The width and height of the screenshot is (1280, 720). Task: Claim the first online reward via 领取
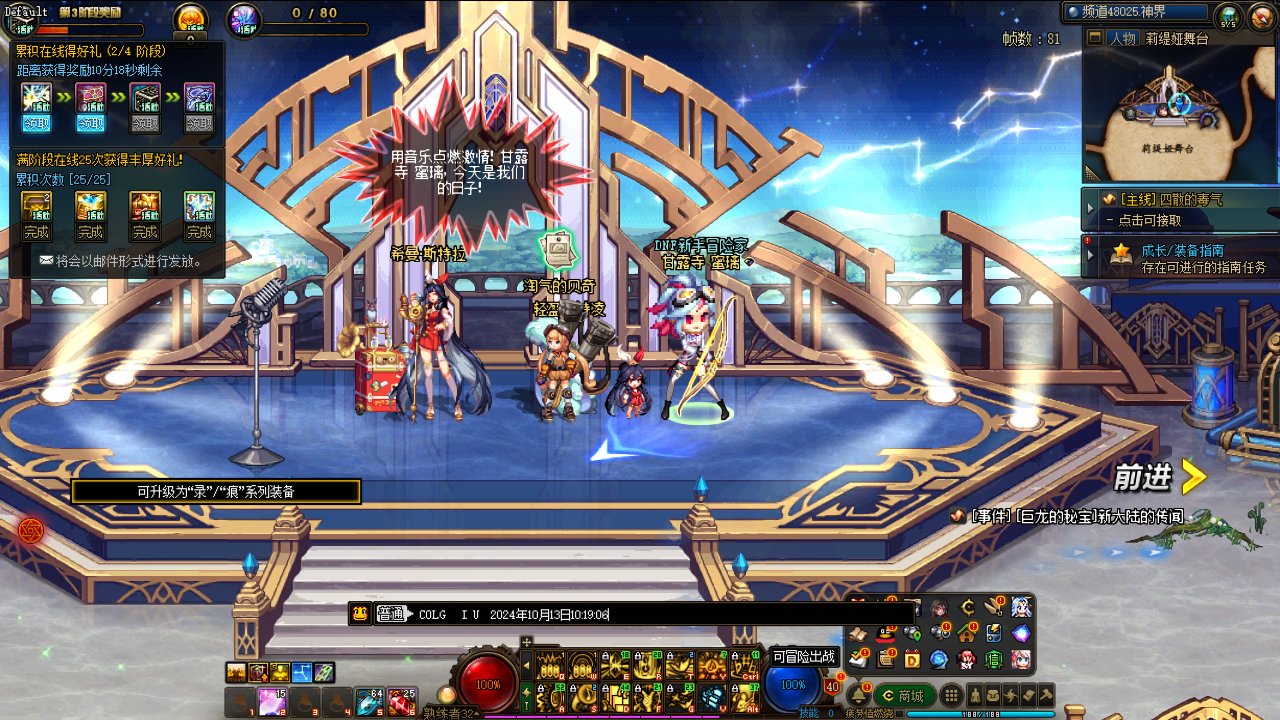(x=36, y=124)
